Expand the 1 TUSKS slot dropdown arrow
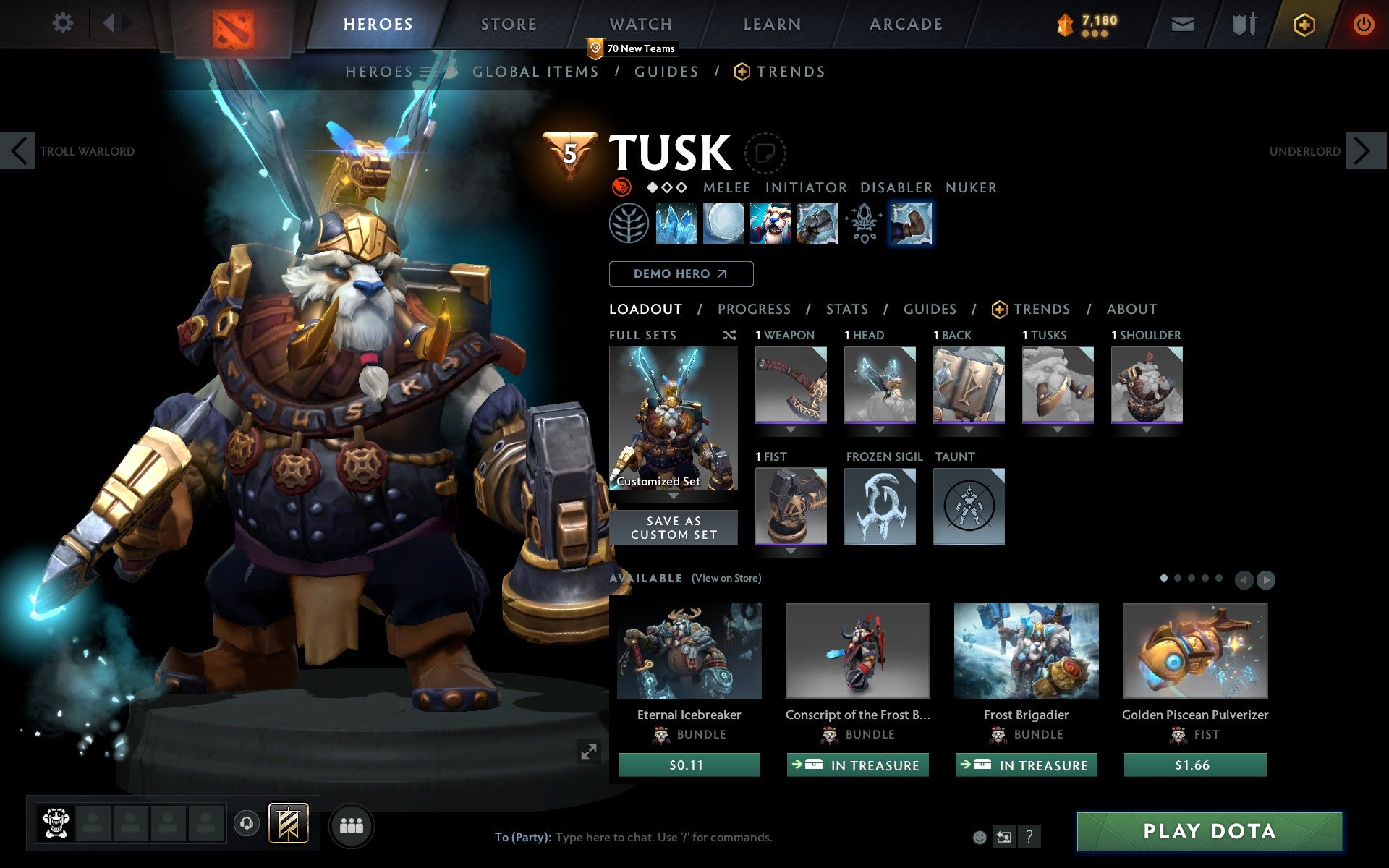1389x868 pixels. tap(1058, 427)
